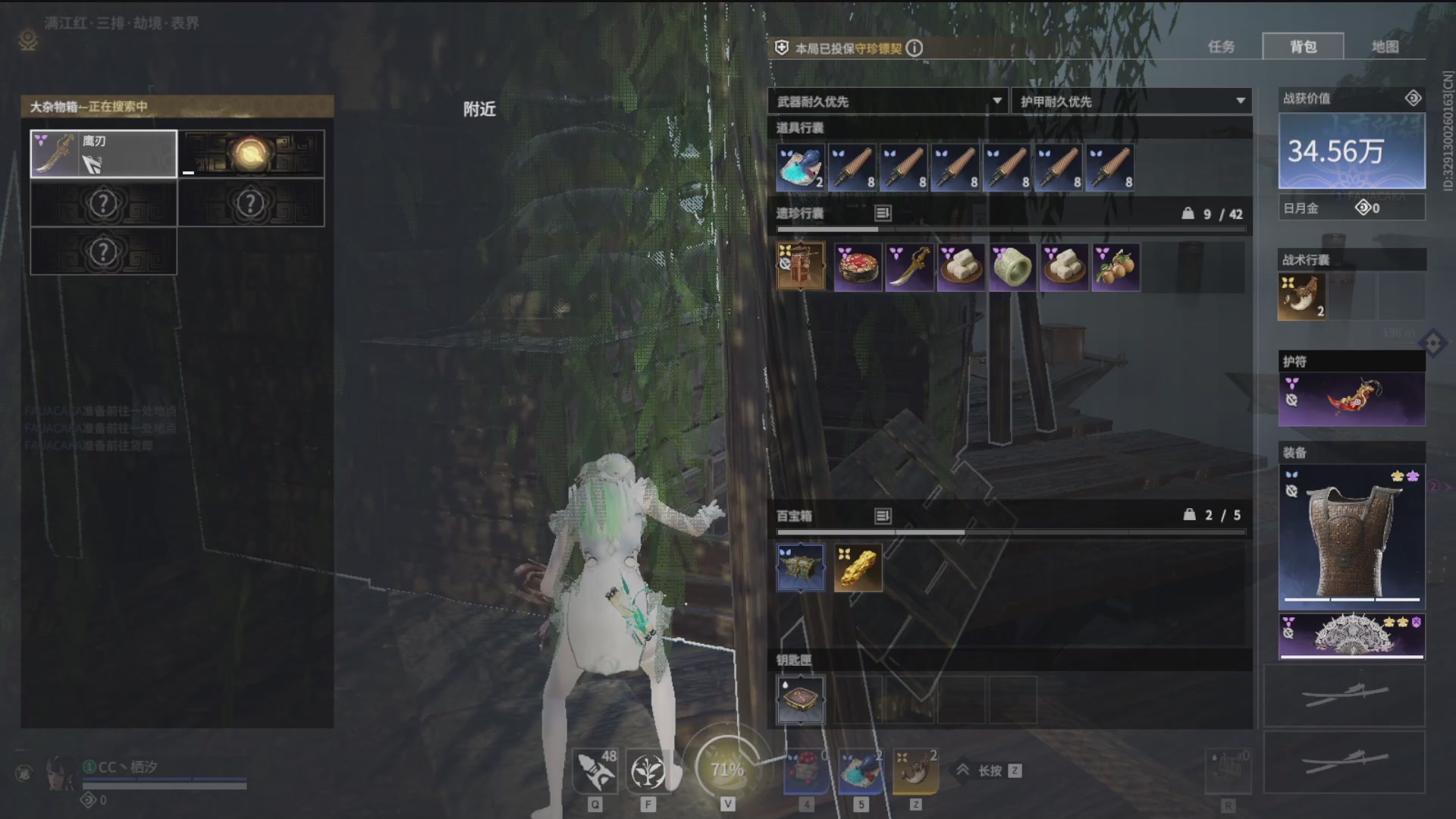This screenshot has width=1456, height=819.
Task: Take the 鹰刃 item from the loot box
Action: [103, 154]
